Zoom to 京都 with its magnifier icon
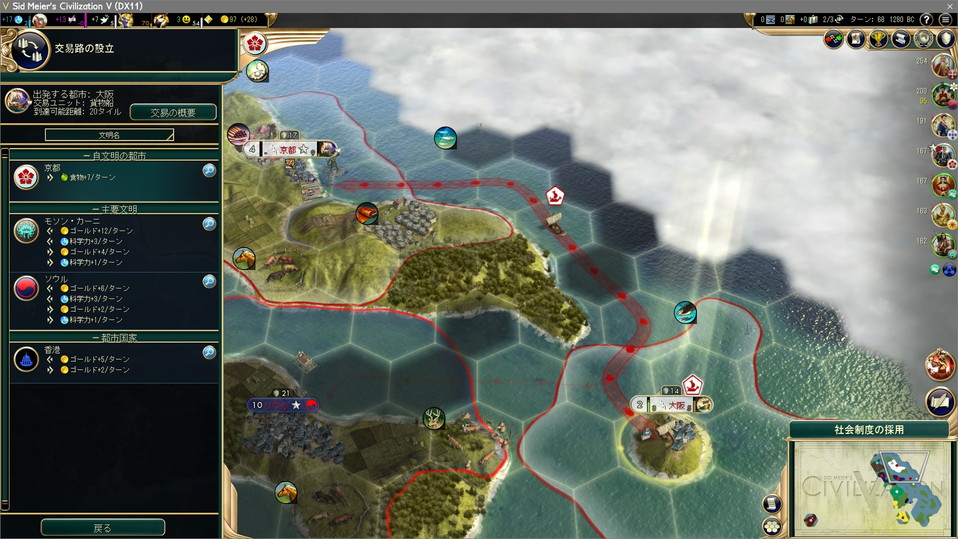The width and height of the screenshot is (958, 539). pyautogui.click(x=209, y=170)
